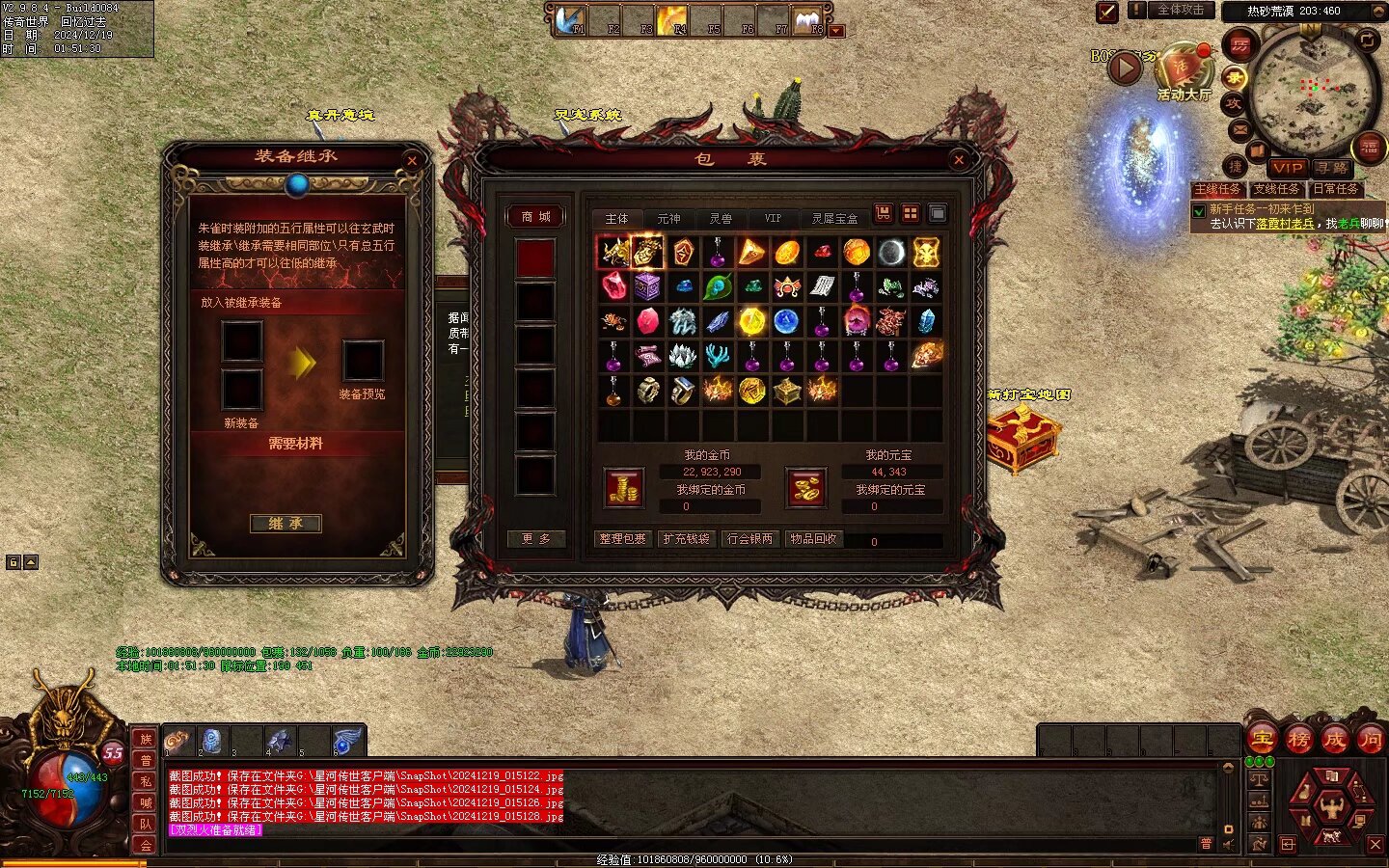The image size is (1389, 868).
Task: Click the 扩充钱袋 expand wallet button
Action: [x=686, y=539]
